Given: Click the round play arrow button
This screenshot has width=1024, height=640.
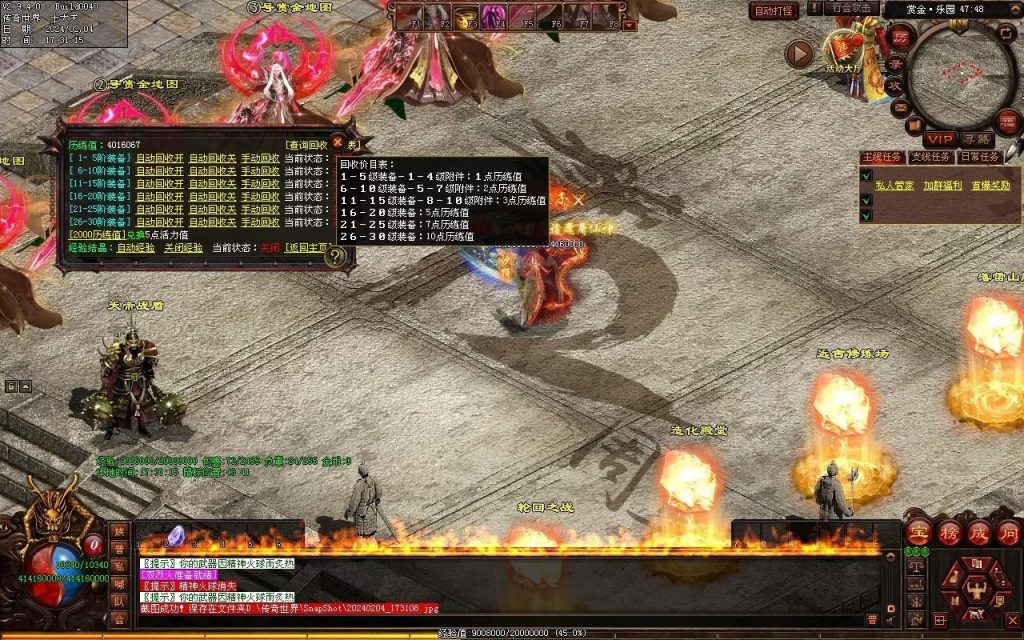Looking at the screenshot, I should 799,53.
